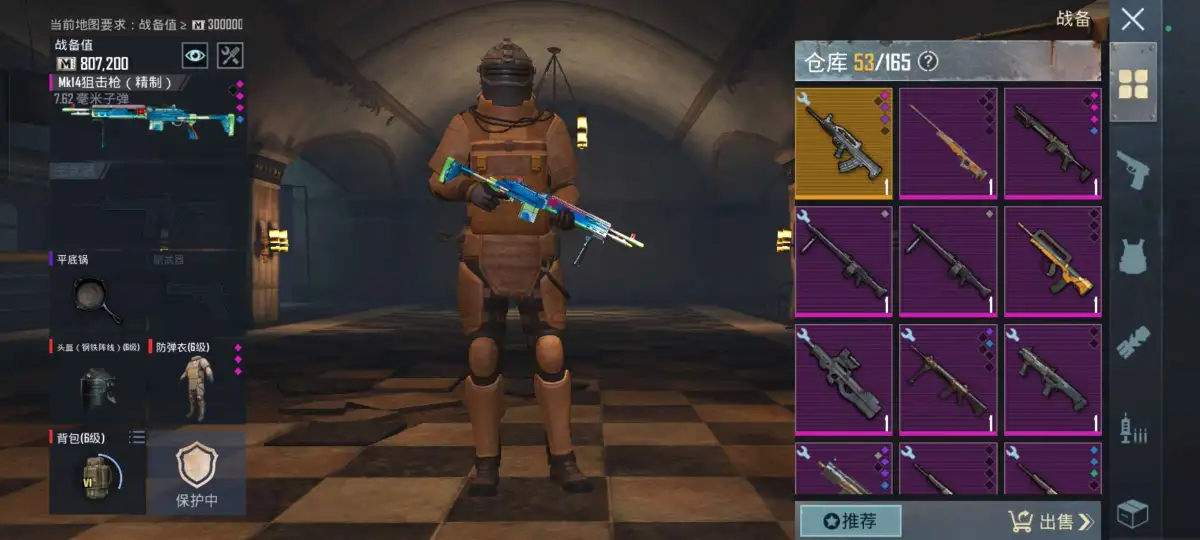Select the equipped 平底锅 frying pan slot

(x=97, y=293)
